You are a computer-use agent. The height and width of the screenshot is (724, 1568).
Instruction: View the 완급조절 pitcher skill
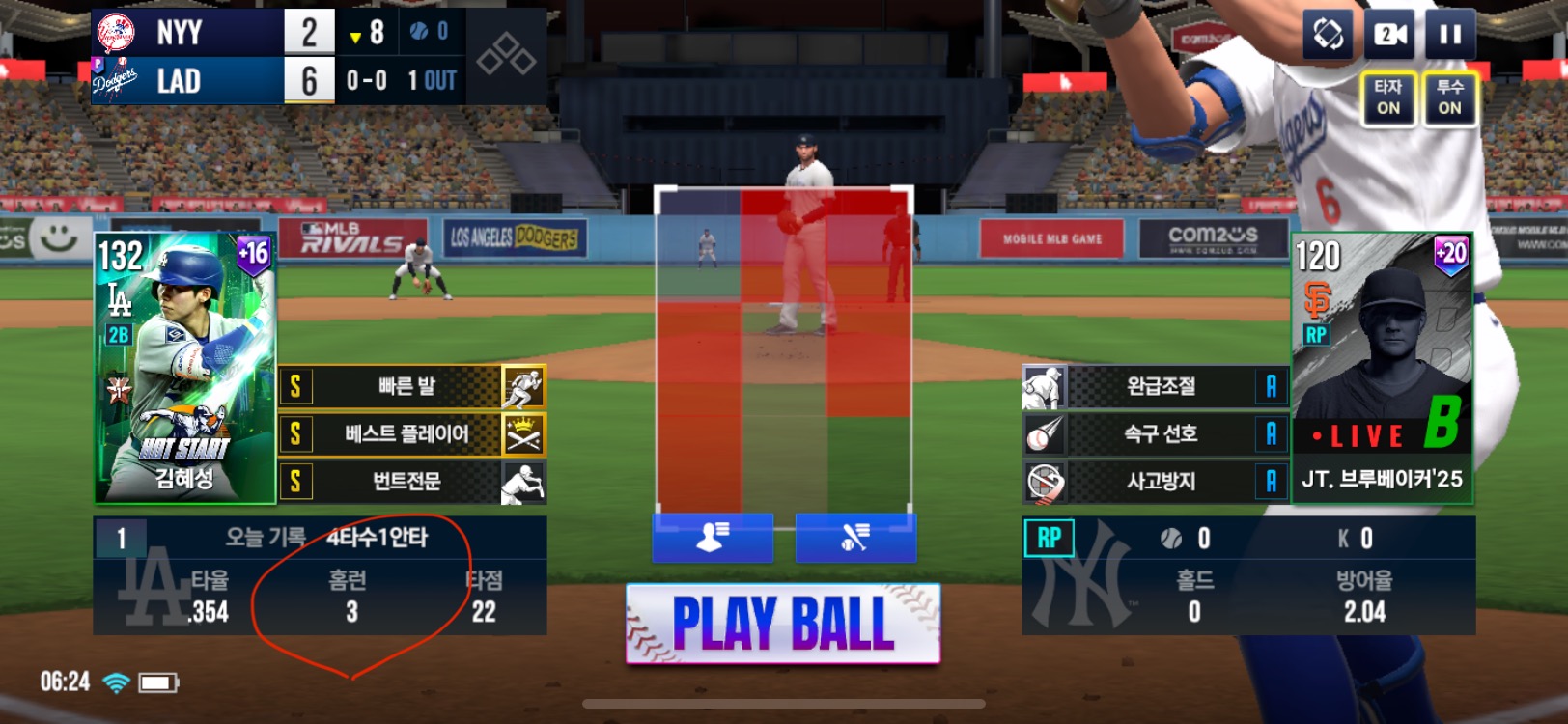1156,387
